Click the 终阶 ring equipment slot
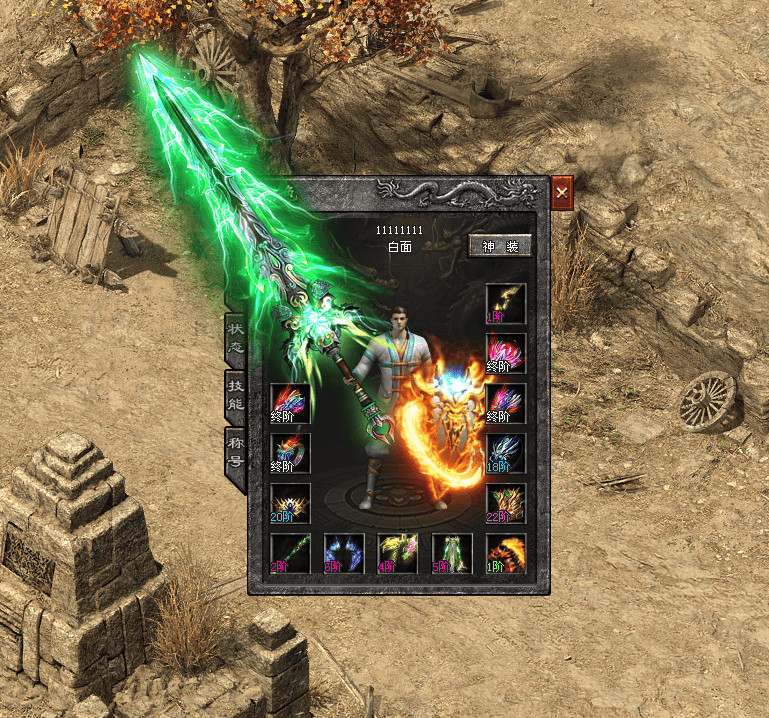The image size is (769, 718). pos(290,453)
